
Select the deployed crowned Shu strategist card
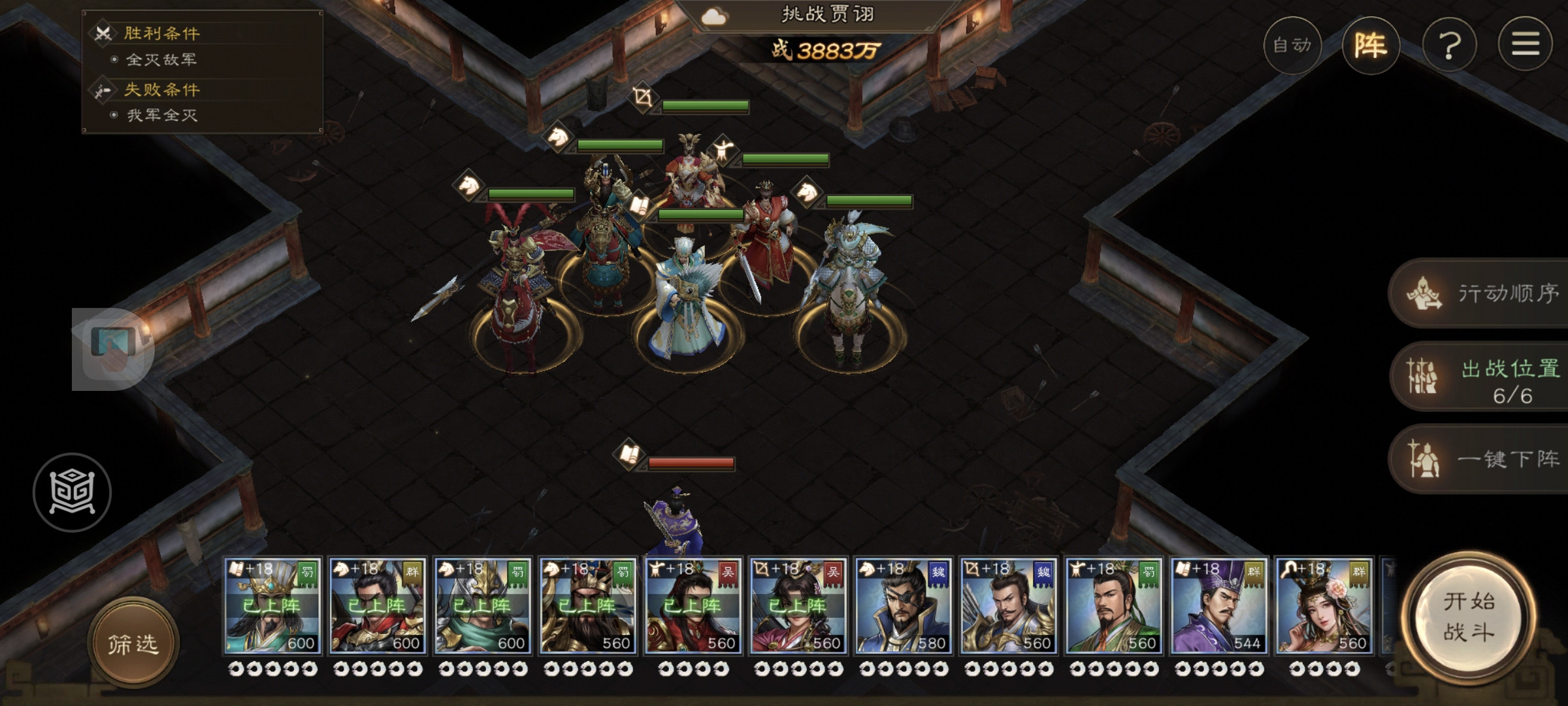(272, 606)
